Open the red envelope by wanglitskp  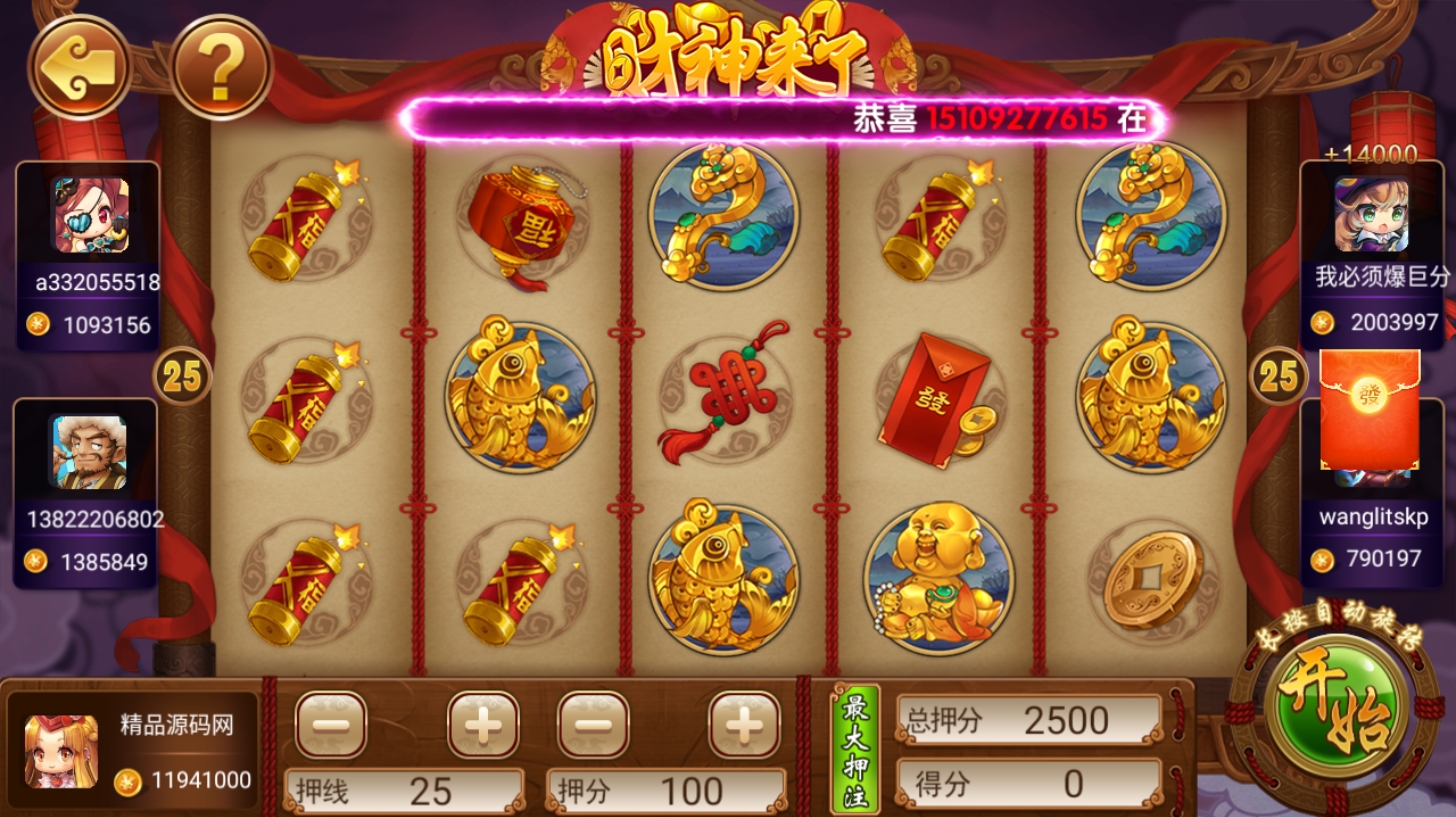click(x=1370, y=409)
